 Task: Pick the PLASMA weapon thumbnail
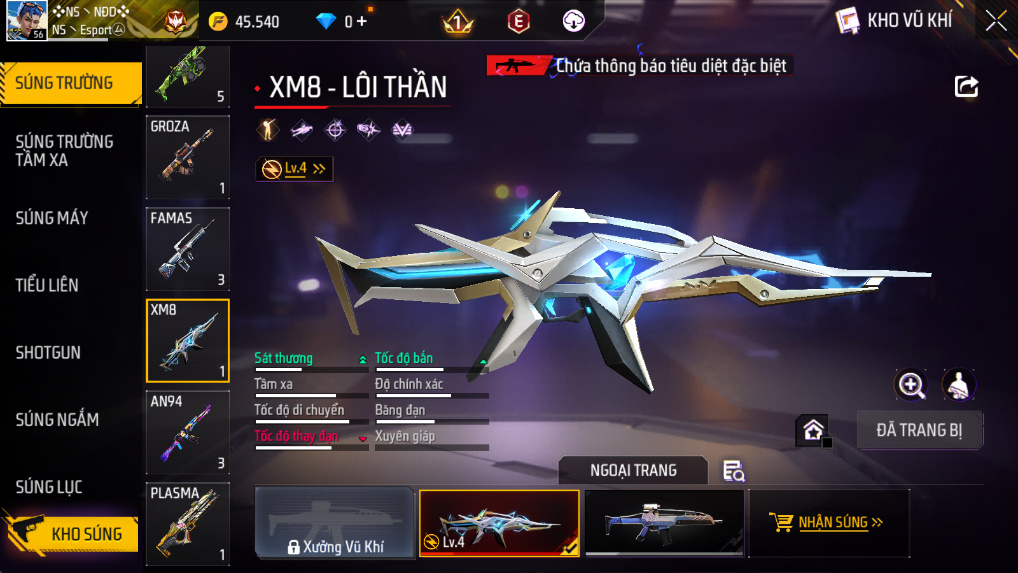pos(187,523)
